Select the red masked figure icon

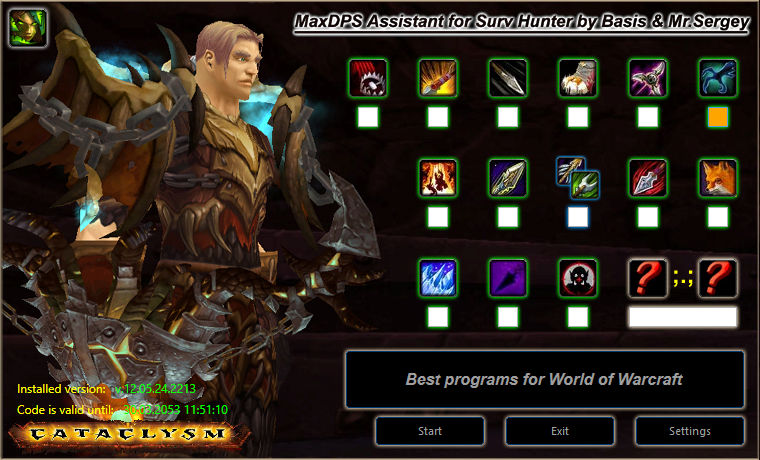point(578,278)
